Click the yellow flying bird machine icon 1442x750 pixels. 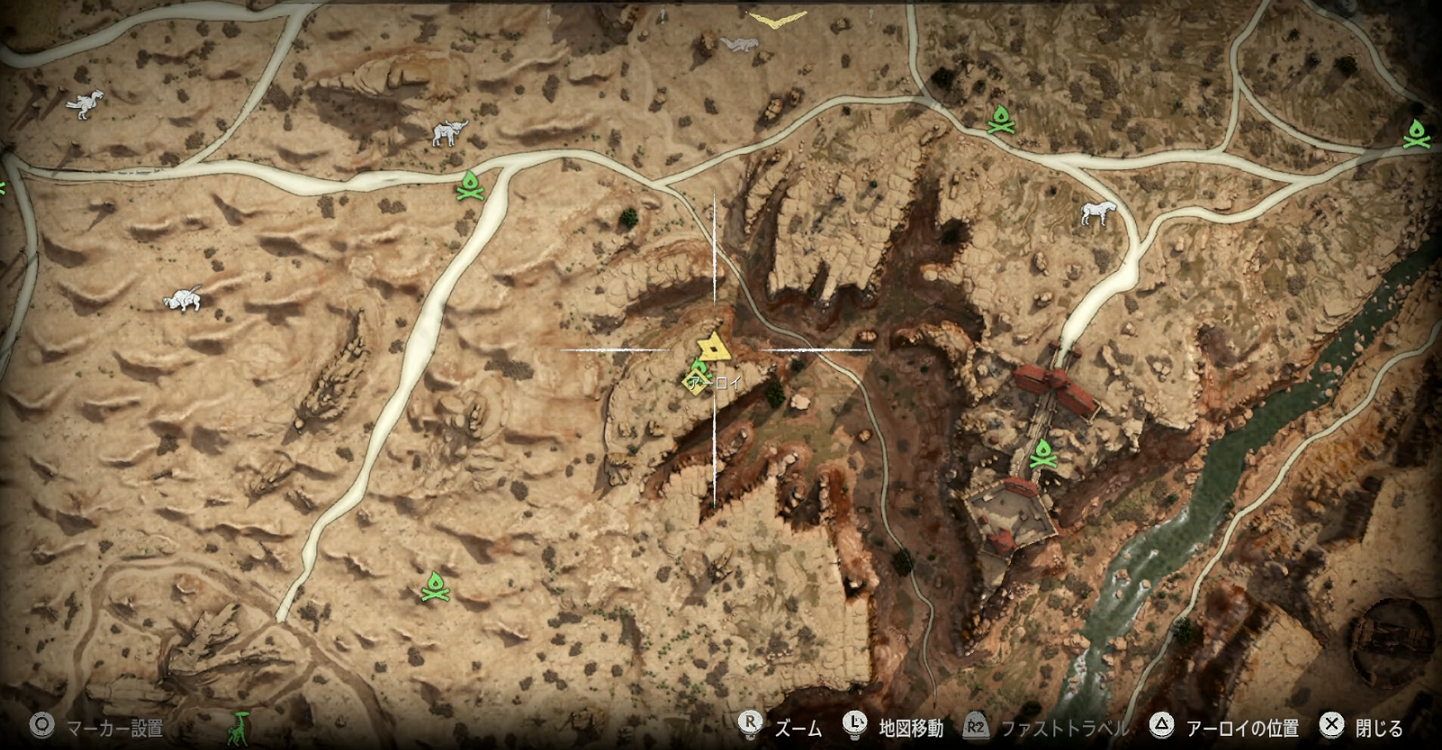(x=777, y=19)
